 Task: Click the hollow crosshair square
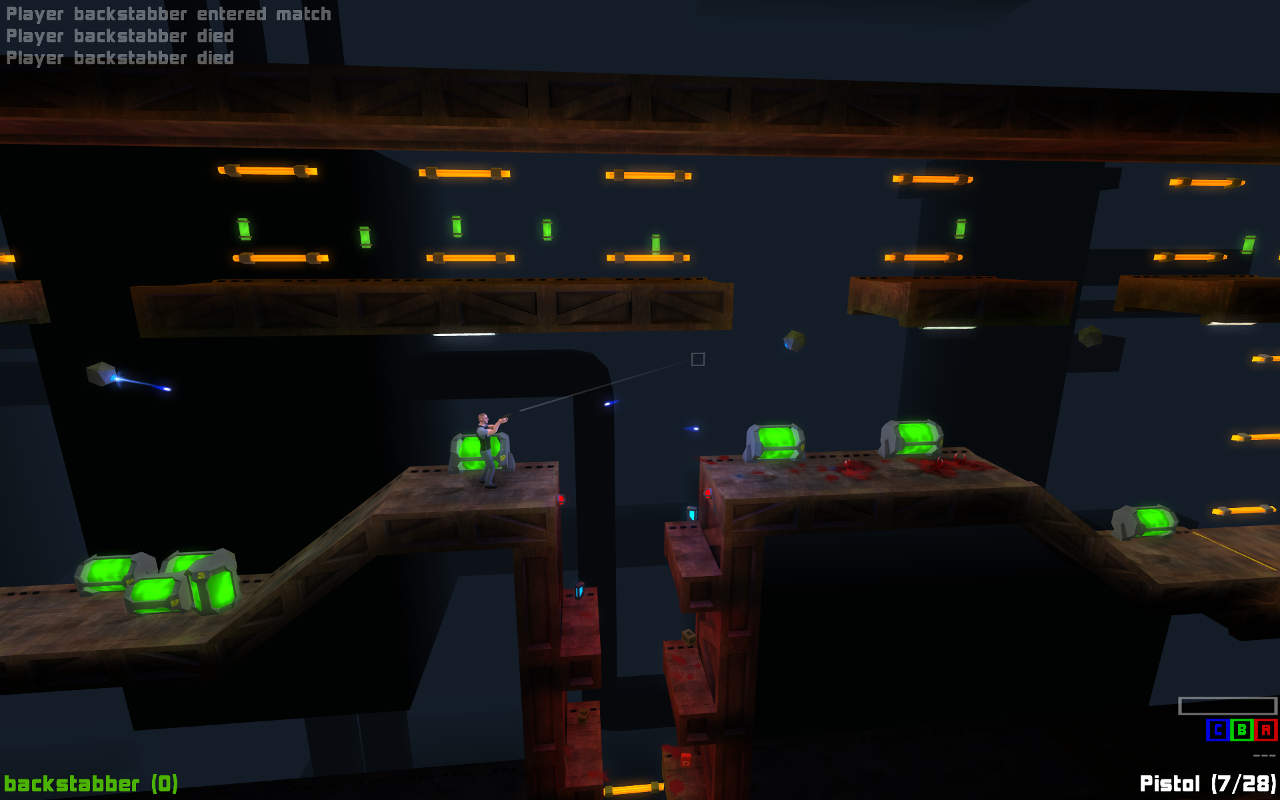coord(696,359)
